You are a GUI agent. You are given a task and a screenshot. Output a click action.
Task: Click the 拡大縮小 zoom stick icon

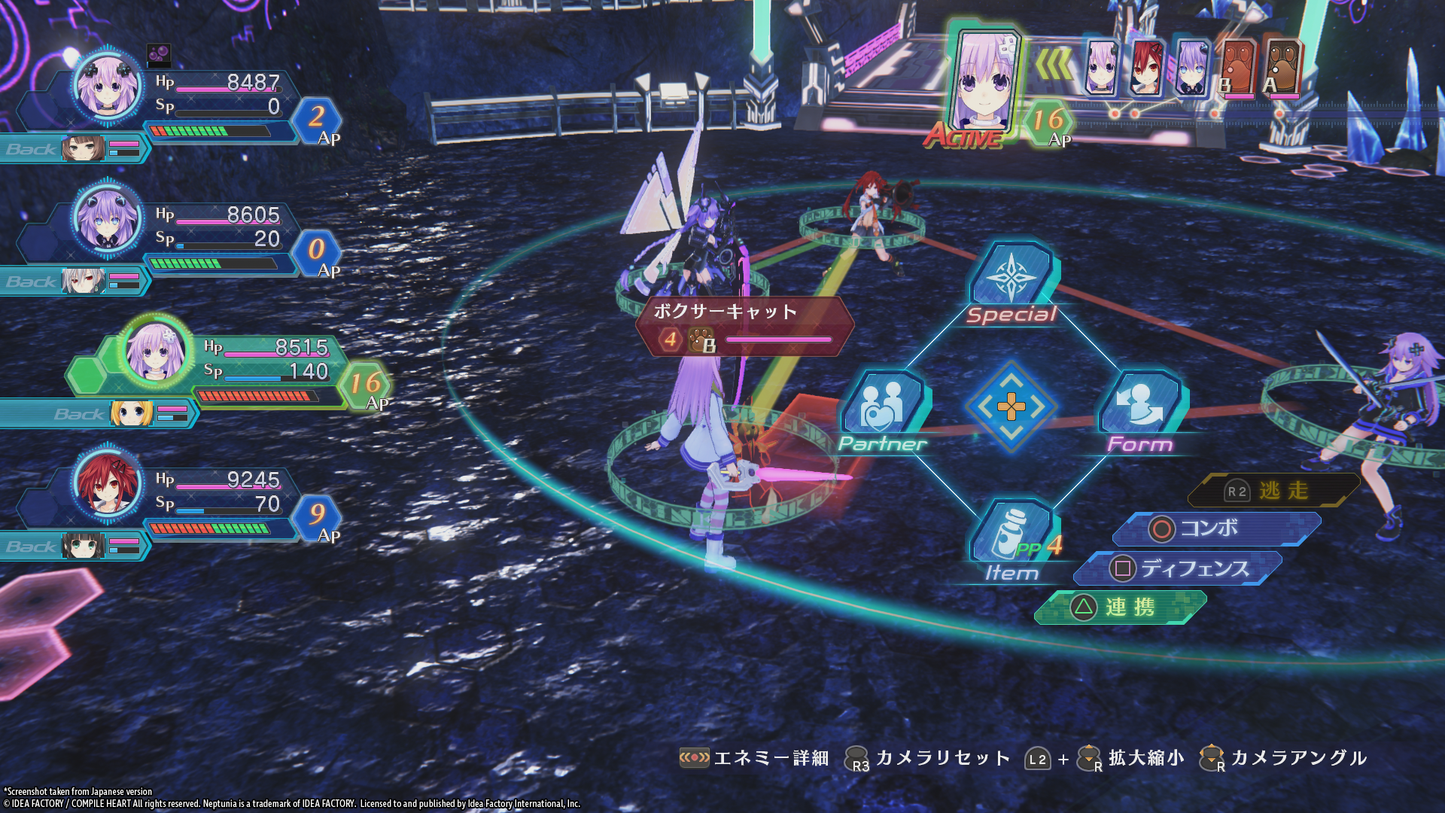1087,758
